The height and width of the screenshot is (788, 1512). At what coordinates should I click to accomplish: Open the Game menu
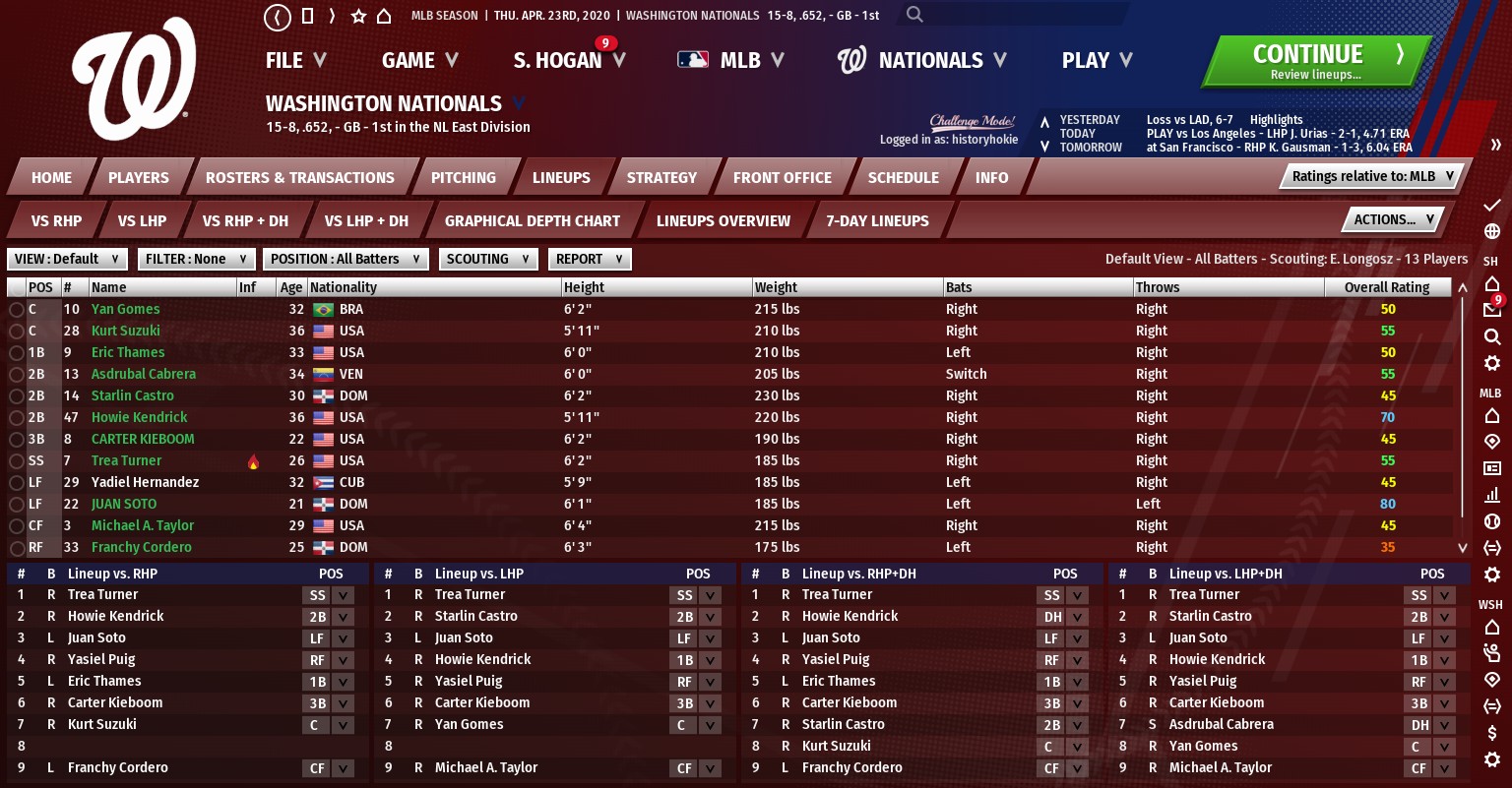tap(419, 61)
